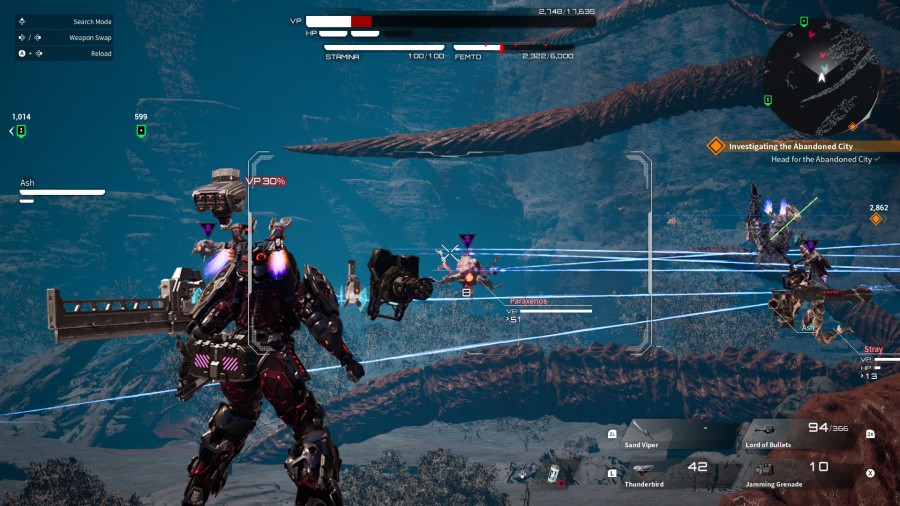900x506 pixels.
Task: Open the Investigating the Abandoned City objective
Action: pos(790,146)
